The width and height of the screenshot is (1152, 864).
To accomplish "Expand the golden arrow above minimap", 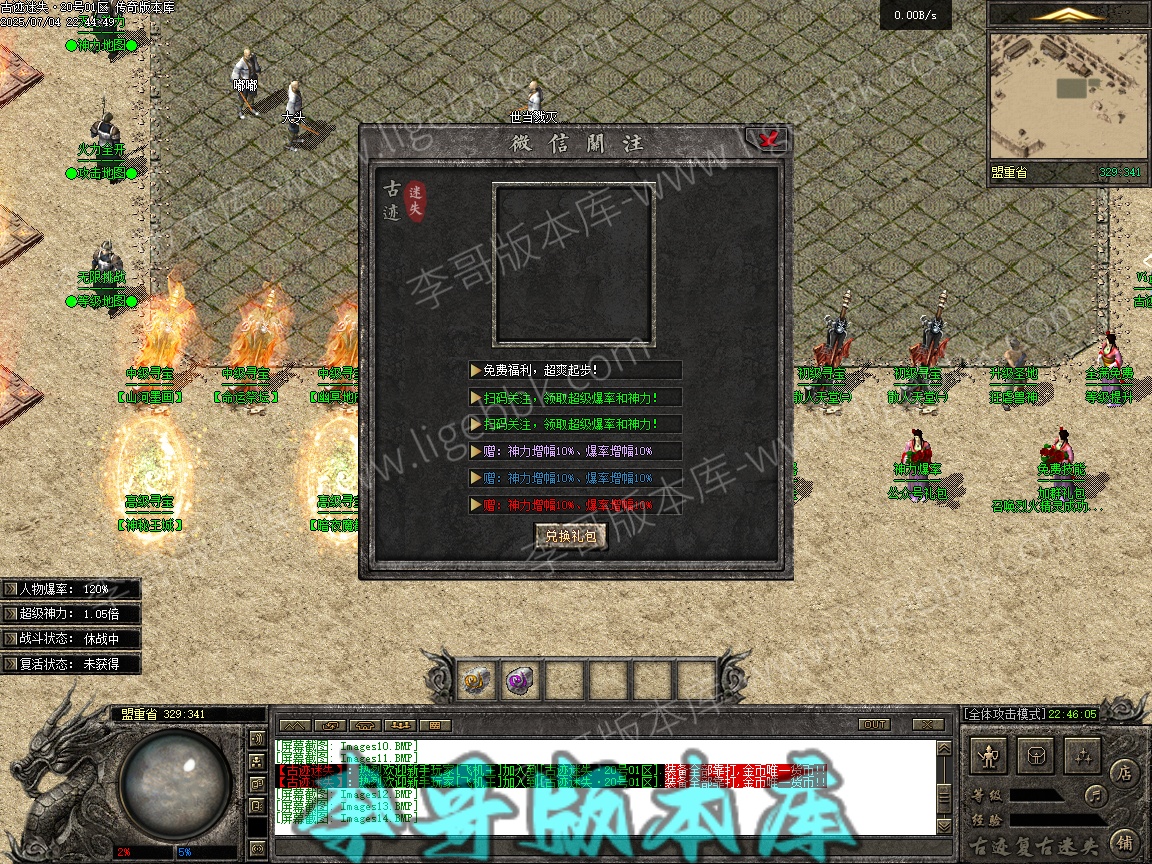I will (x=1069, y=14).
